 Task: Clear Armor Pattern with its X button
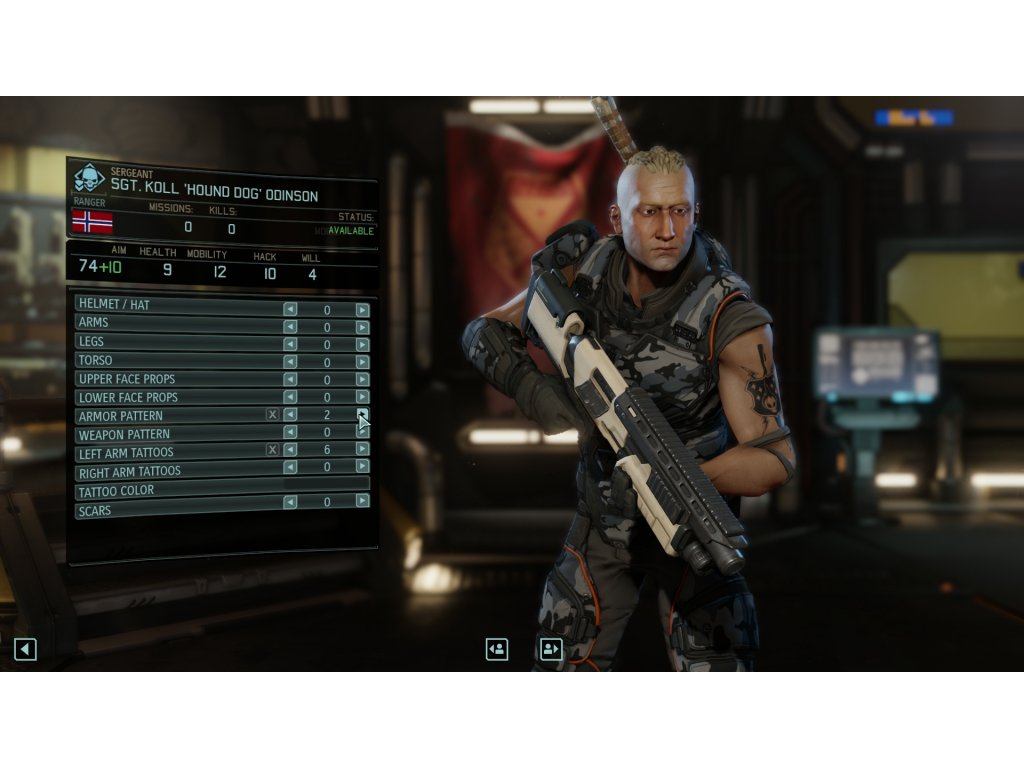(x=272, y=415)
